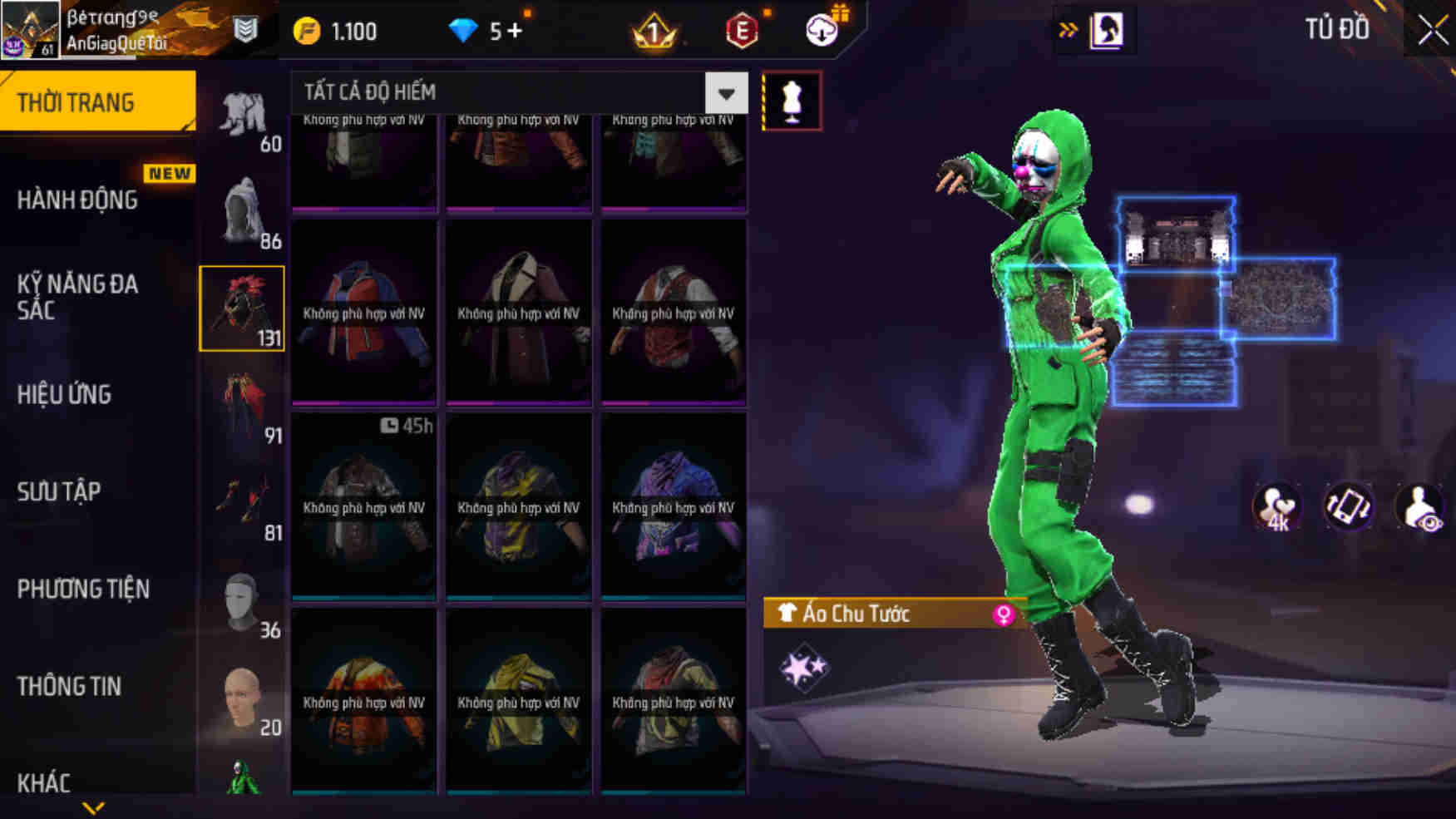Image resolution: width=1456 pixels, height=819 pixels.
Task: Click the shoes category icon showing 81 items
Action: pos(244,496)
